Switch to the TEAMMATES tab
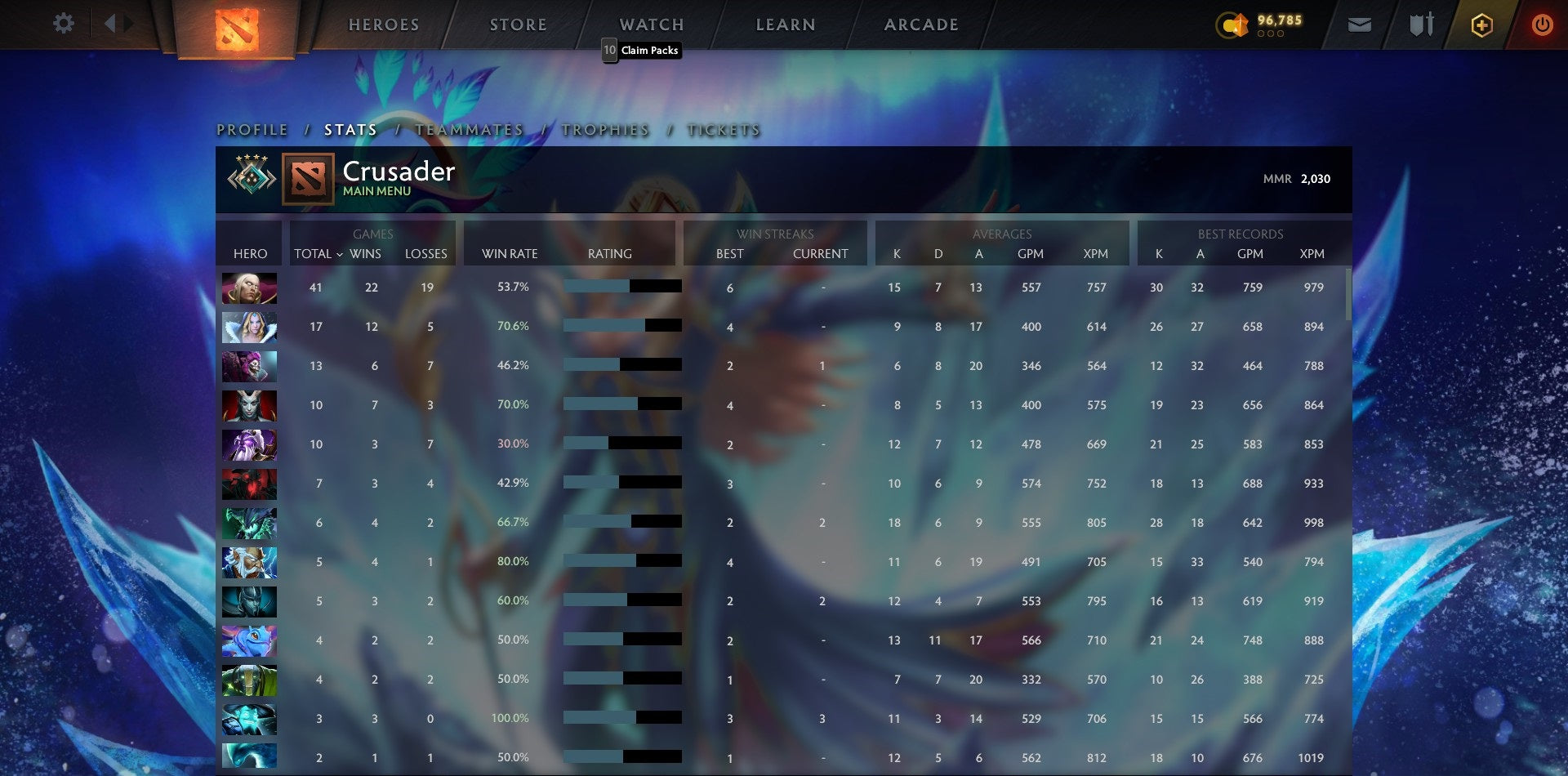 [468, 129]
